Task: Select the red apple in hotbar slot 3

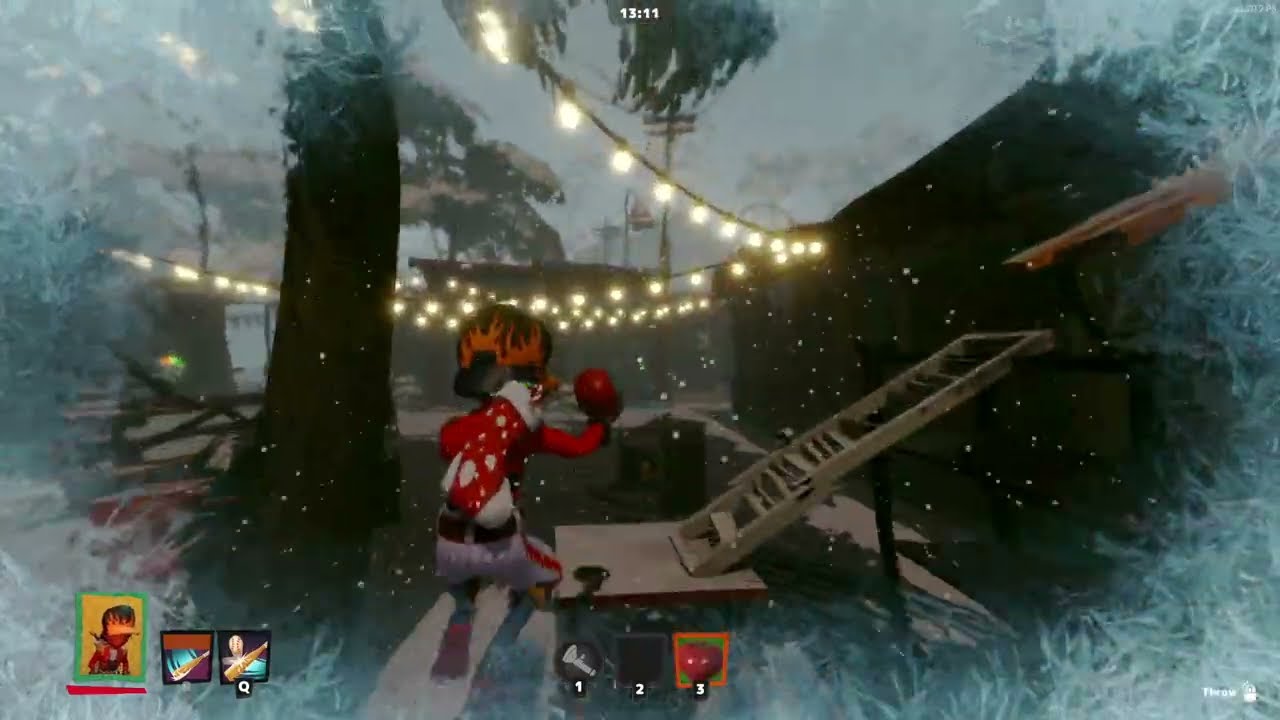Action: [x=700, y=658]
